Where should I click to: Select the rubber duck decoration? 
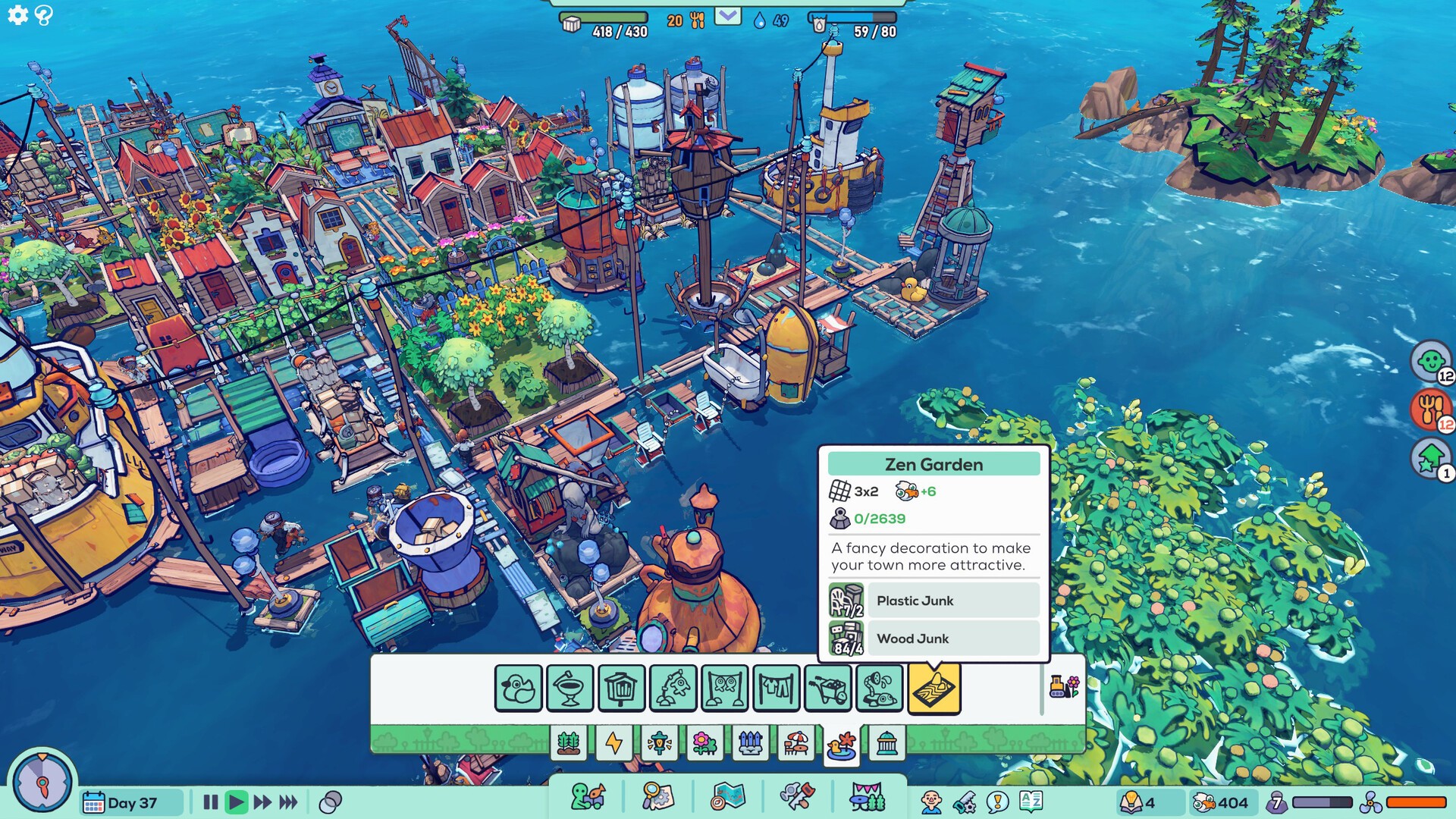[519, 689]
